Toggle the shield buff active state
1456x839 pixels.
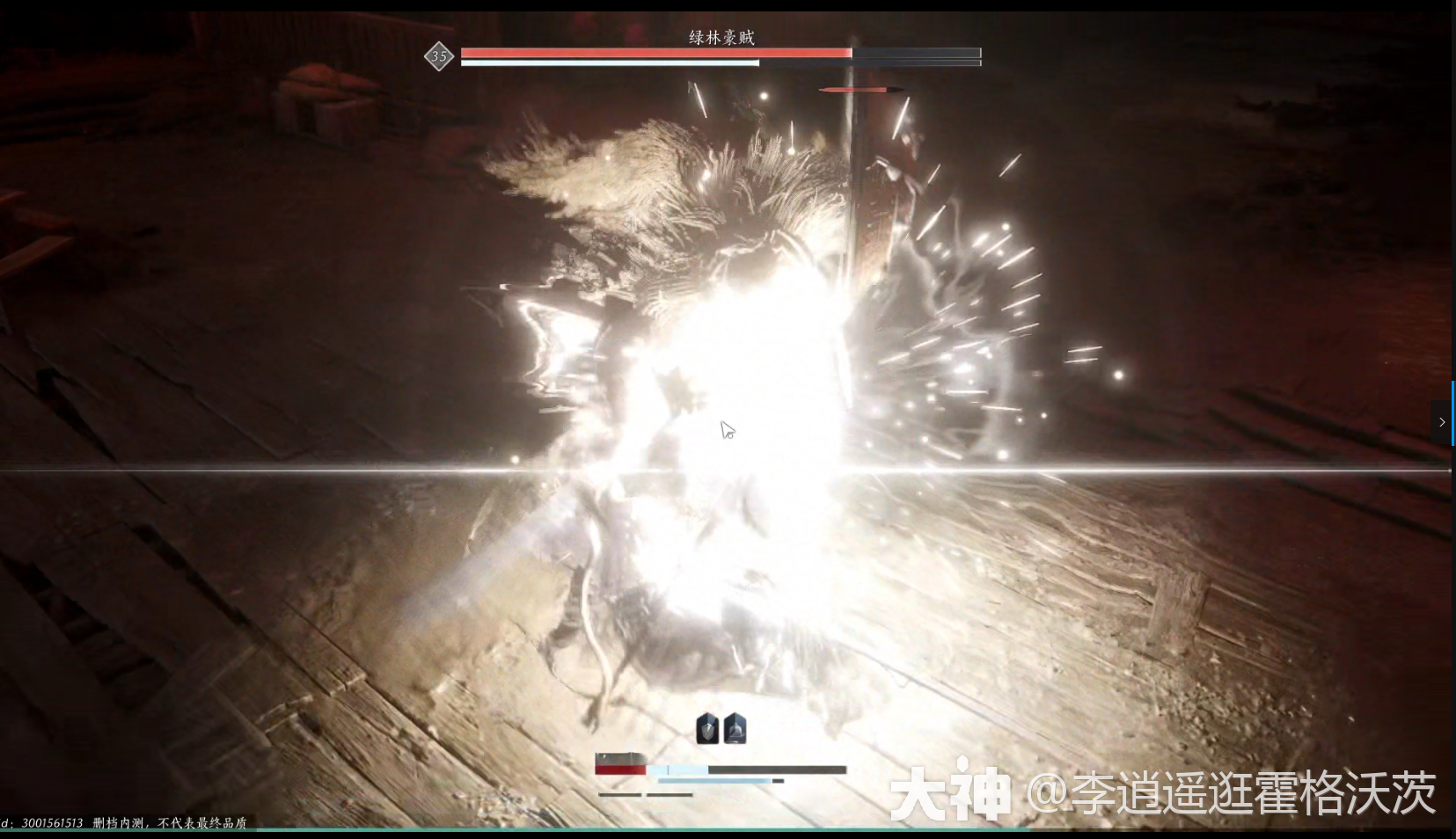pyautogui.click(x=706, y=728)
